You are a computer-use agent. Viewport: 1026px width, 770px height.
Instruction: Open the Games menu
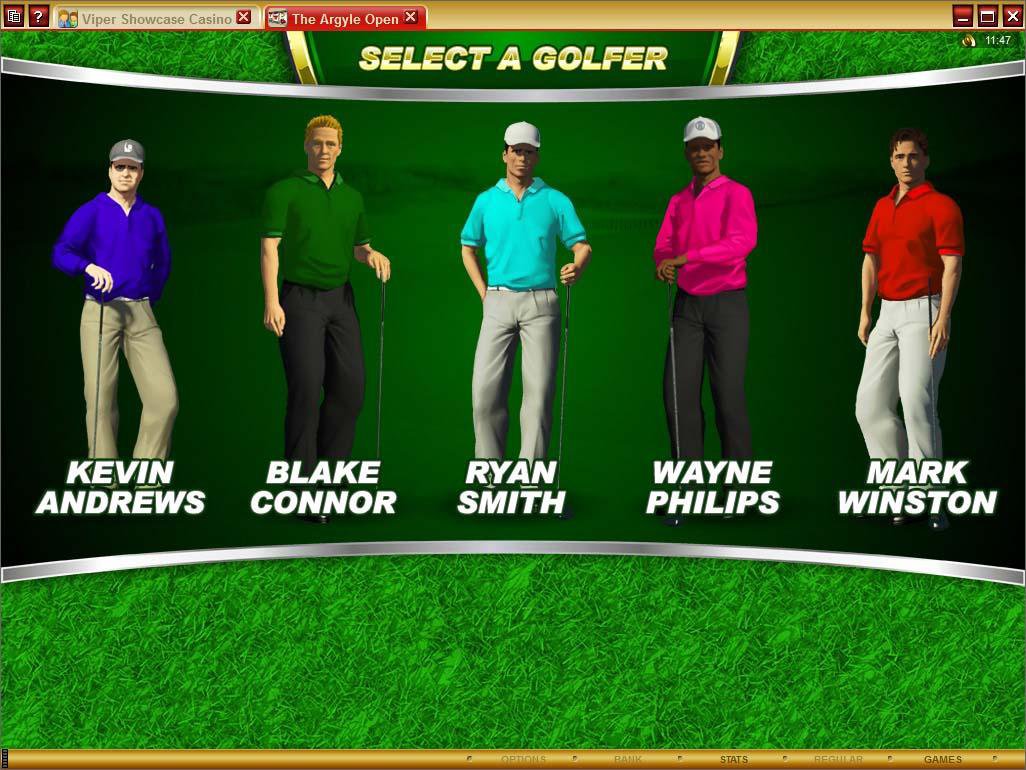[x=942, y=760]
